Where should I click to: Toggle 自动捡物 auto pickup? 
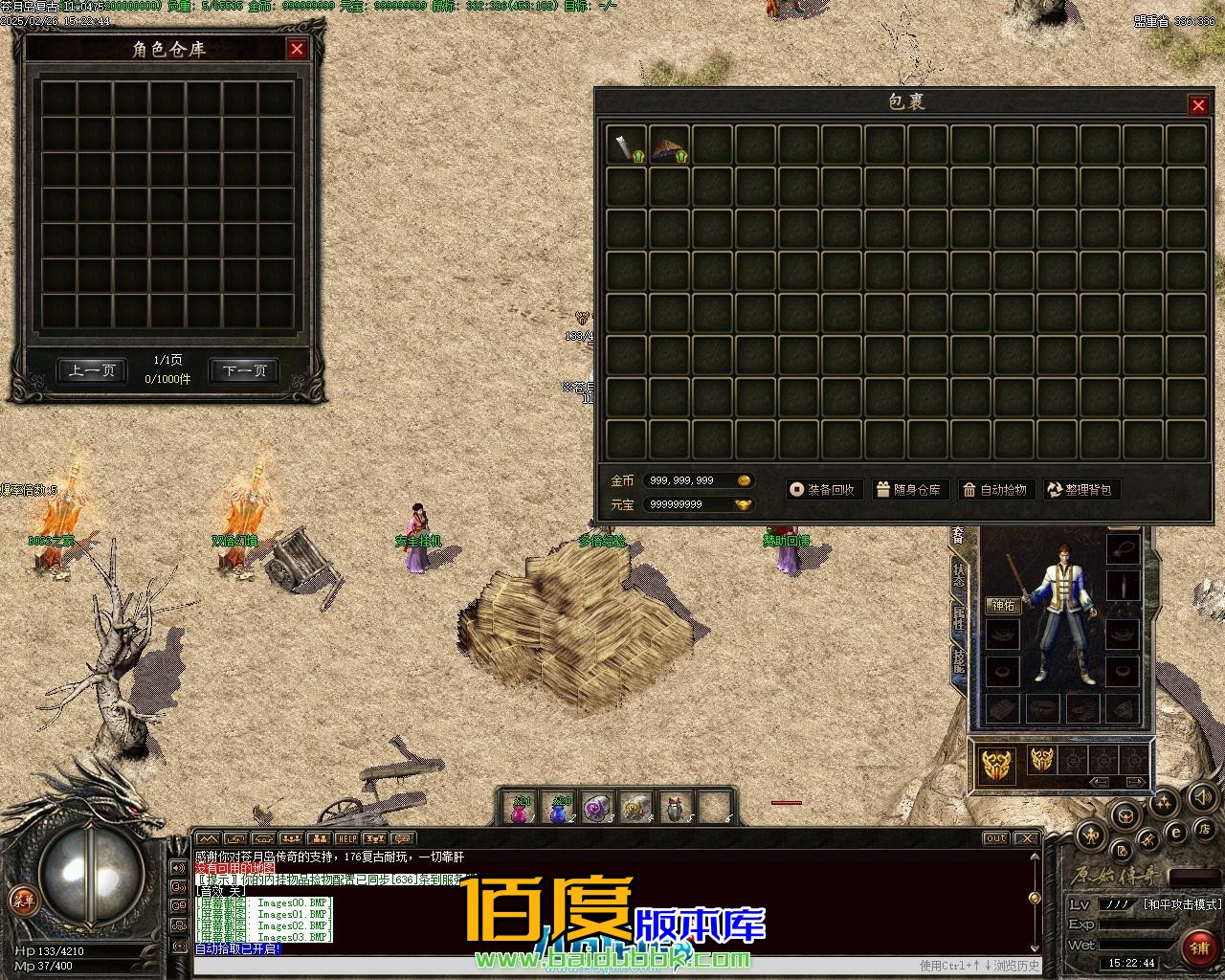(x=995, y=490)
